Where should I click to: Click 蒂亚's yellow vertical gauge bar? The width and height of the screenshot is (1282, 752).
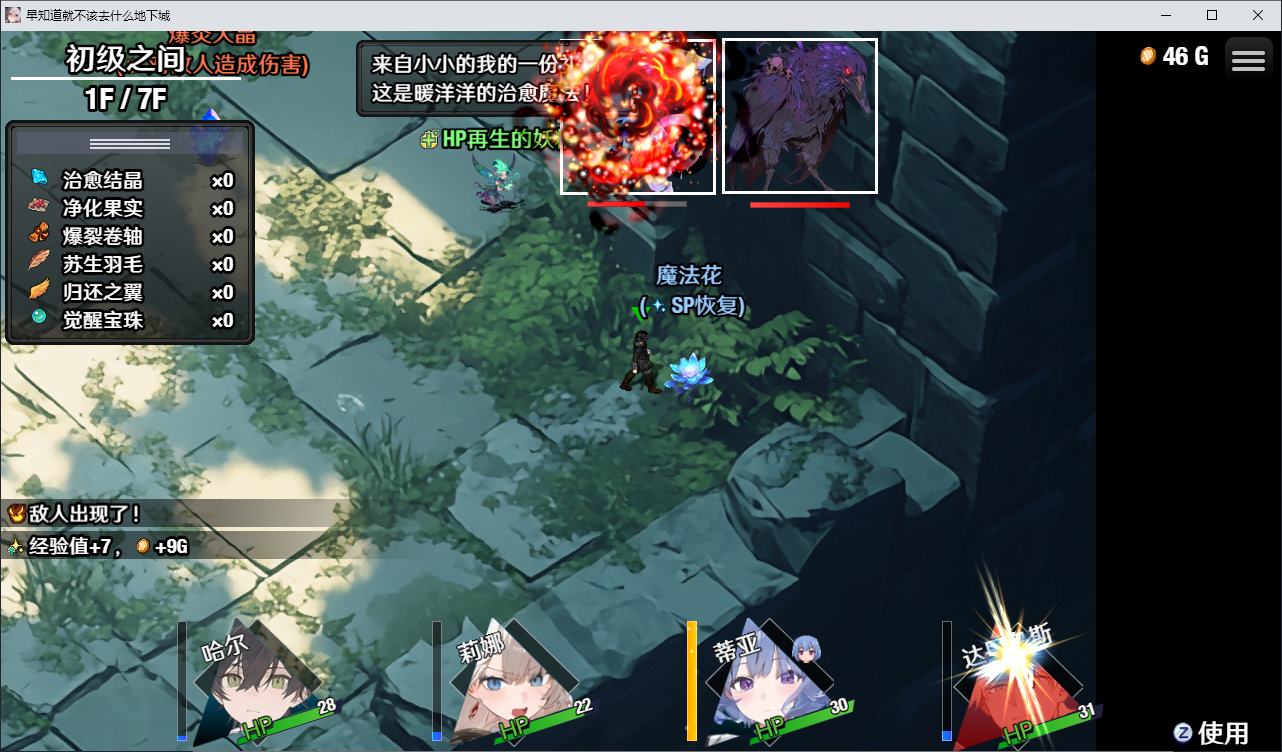click(x=691, y=680)
